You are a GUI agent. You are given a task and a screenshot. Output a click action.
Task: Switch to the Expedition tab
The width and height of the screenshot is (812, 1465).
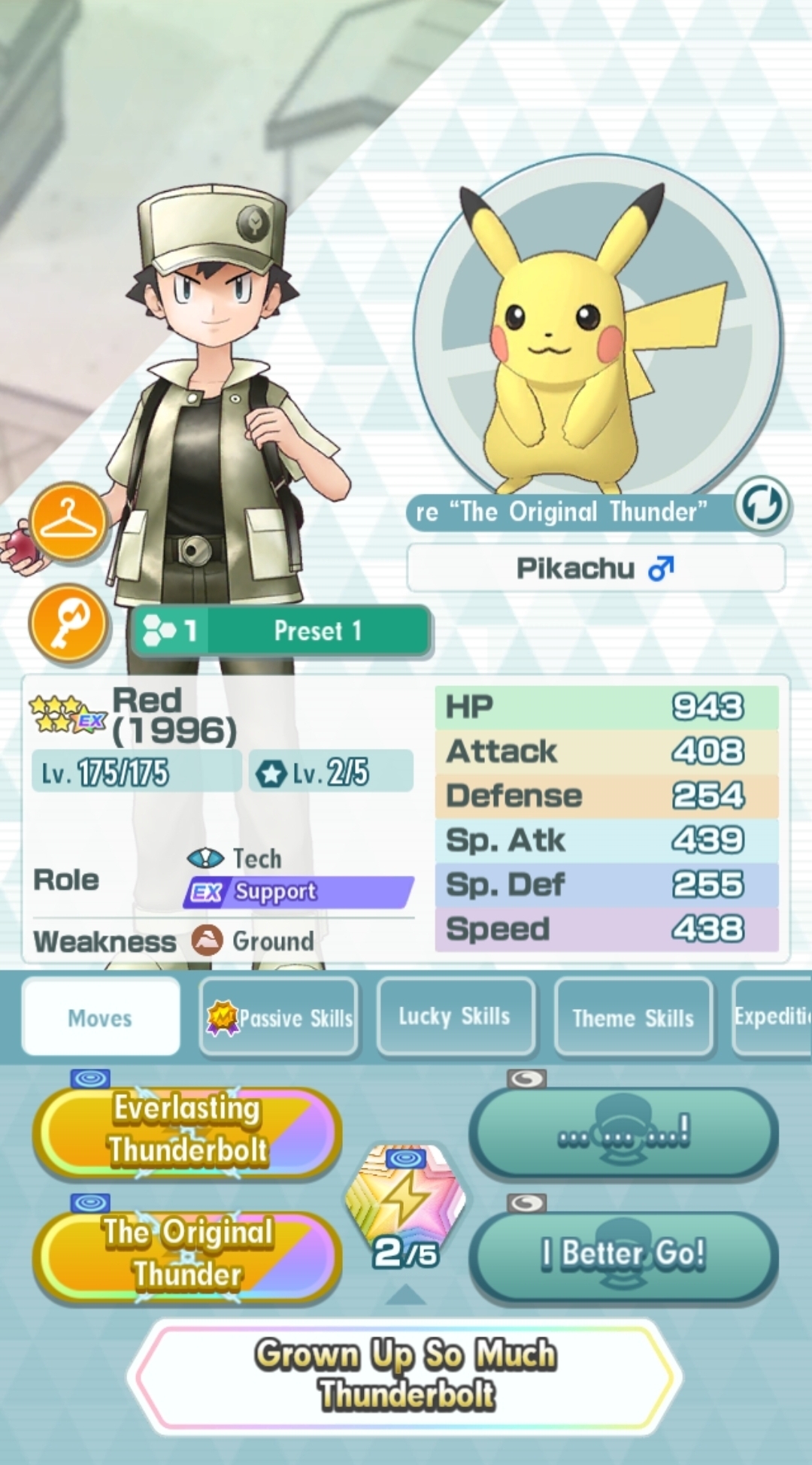click(773, 1017)
